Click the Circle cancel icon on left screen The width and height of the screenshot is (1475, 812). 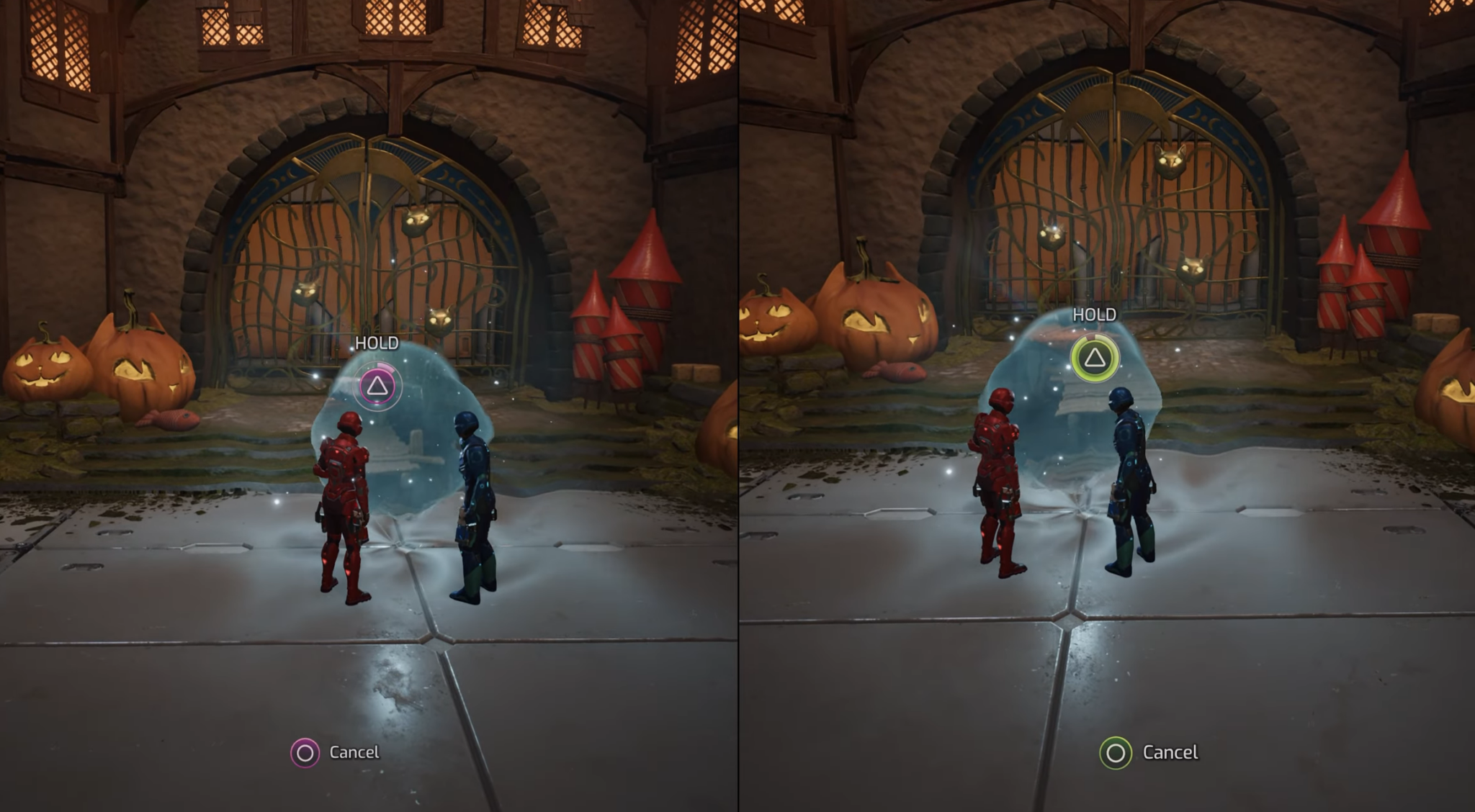(305, 753)
